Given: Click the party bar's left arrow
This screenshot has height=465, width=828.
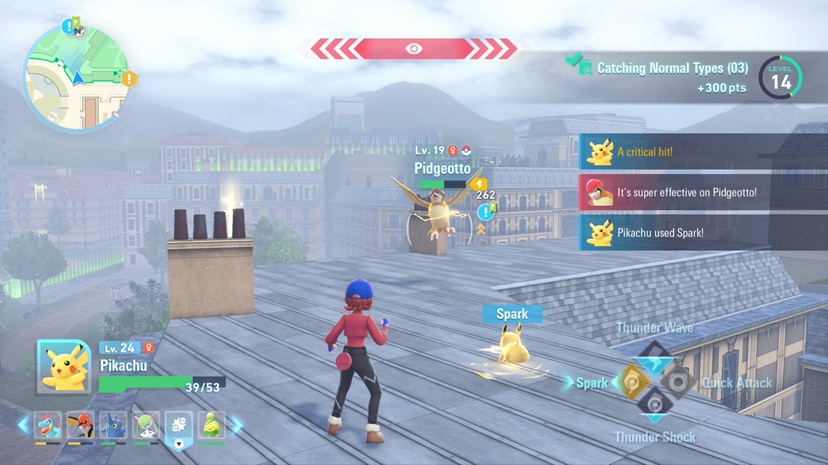Looking at the screenshot, I should 23,425.
